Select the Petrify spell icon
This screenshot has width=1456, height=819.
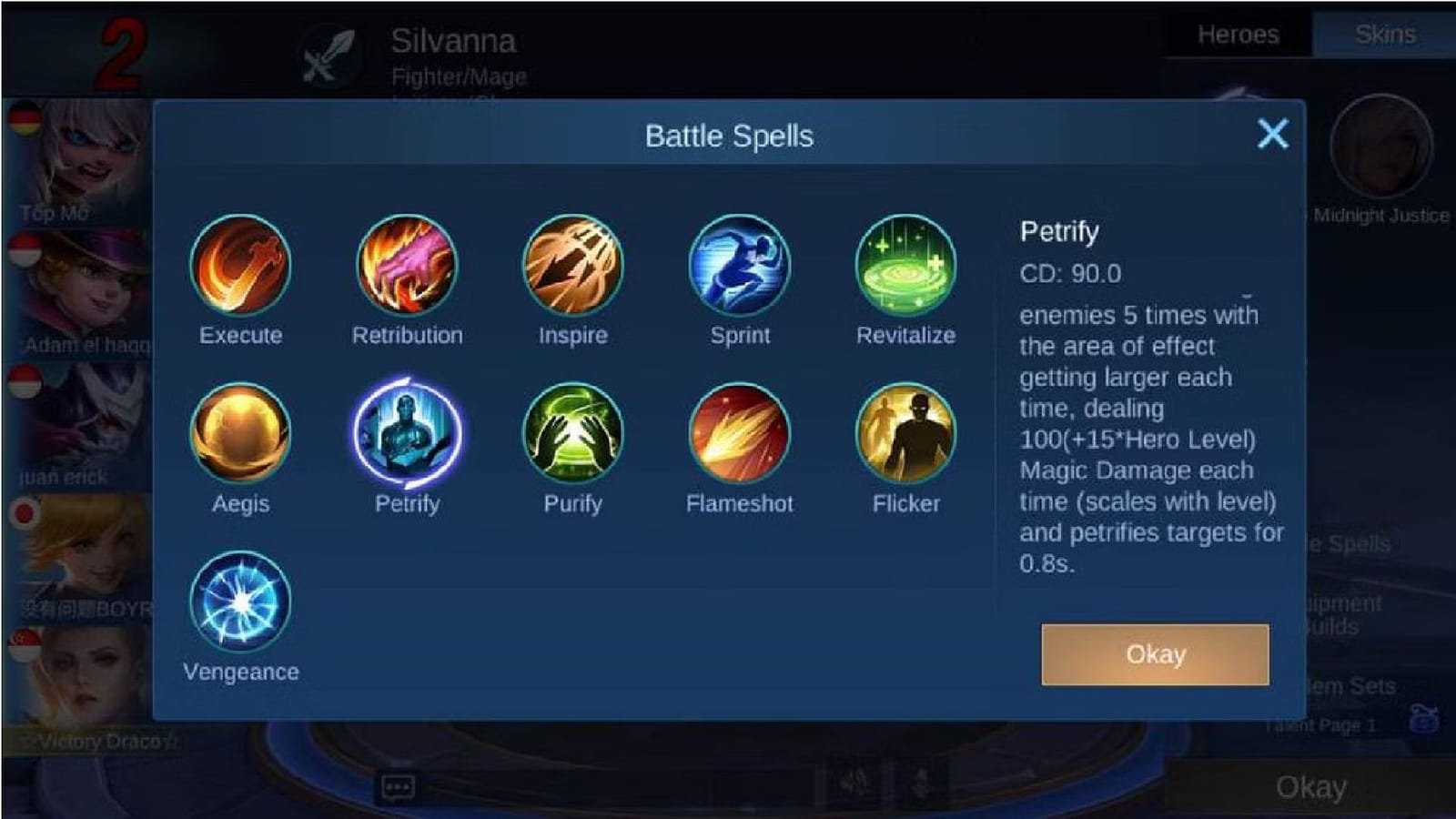(408, 435)
